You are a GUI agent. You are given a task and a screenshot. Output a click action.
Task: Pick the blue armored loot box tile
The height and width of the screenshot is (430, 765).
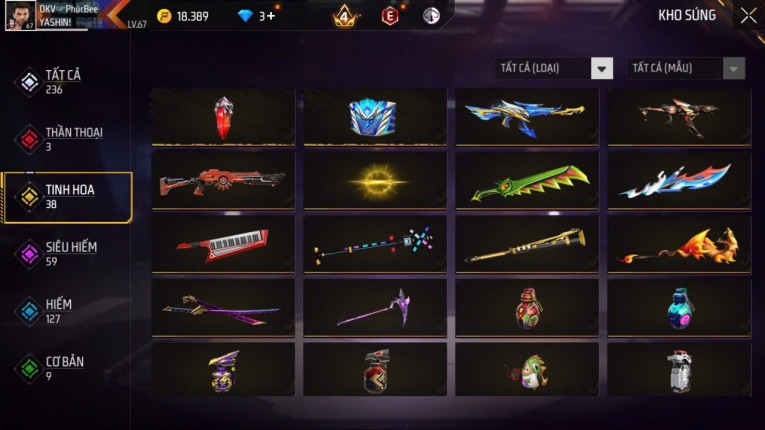(375, 117)
